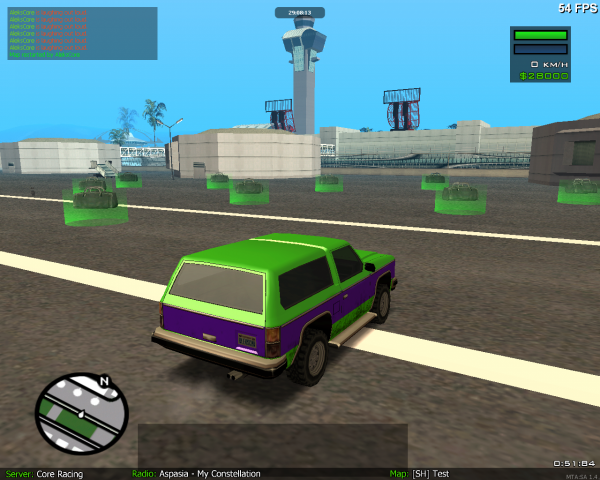The width and height of the screenshot is (600, 480).
Task: Click the Server name entry in the bottom bar
Action: (45, 474)
